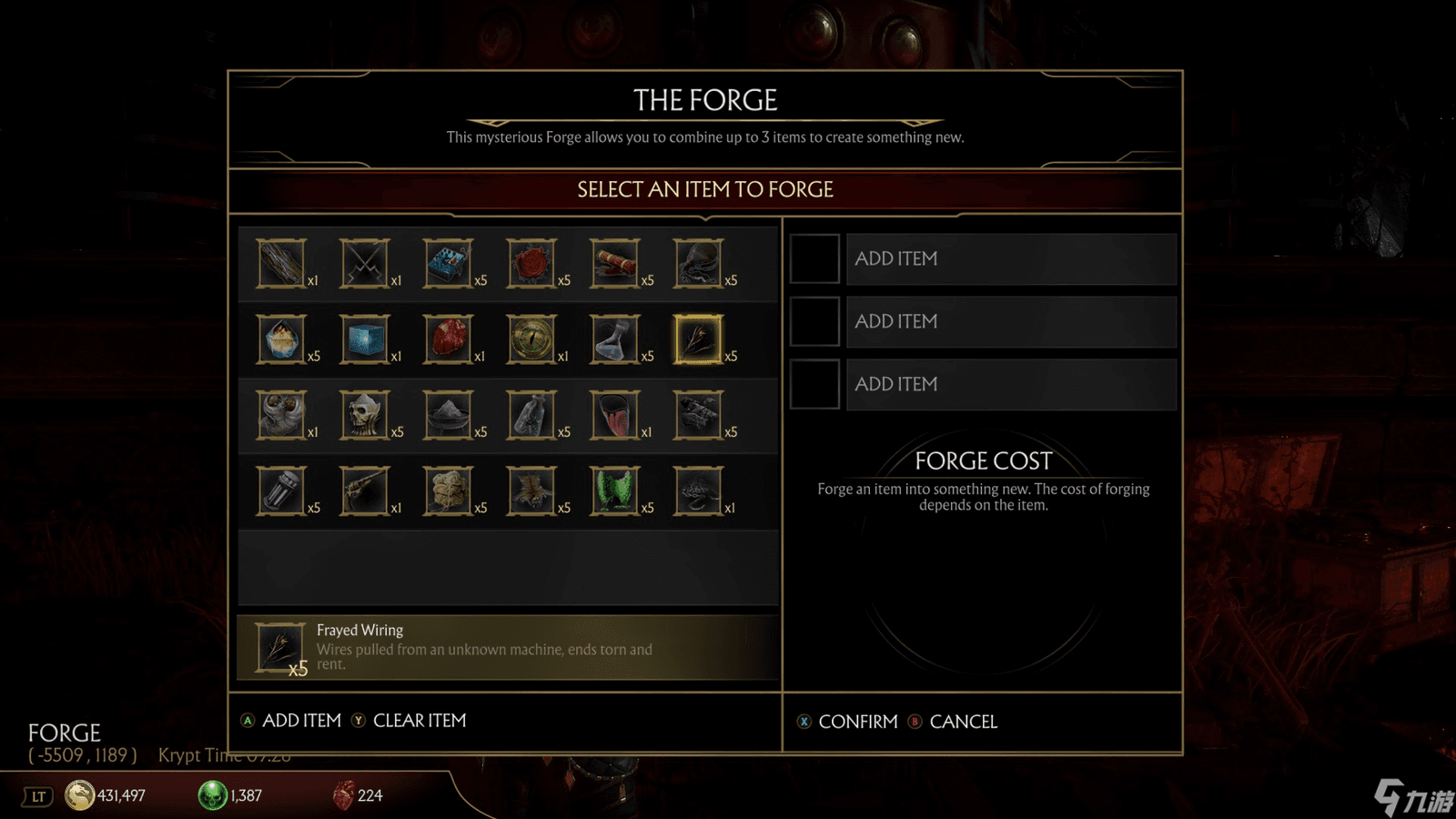Pick the red heart item slot
Image resolution: width=1456 pixels, height=819 pixels.
coord(449,339)
